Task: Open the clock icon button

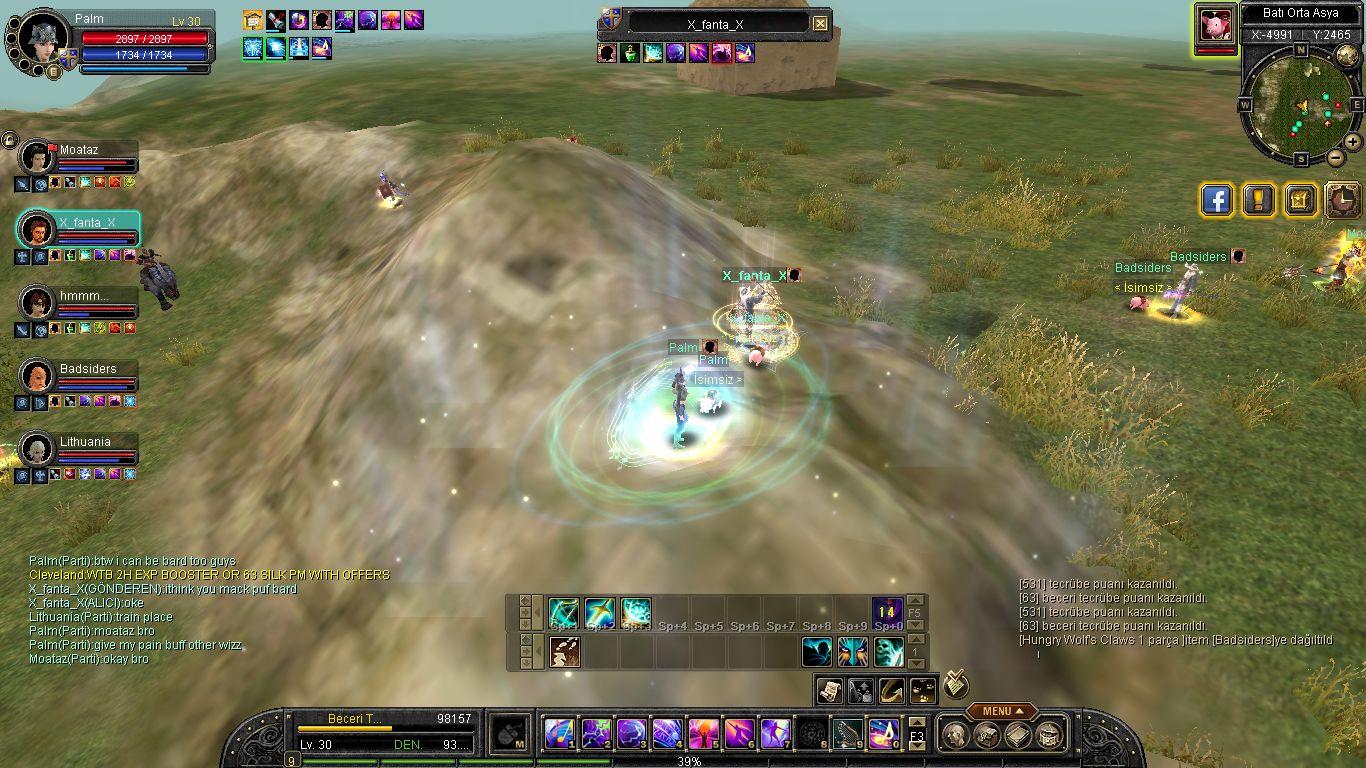Action: [1342, 200]
